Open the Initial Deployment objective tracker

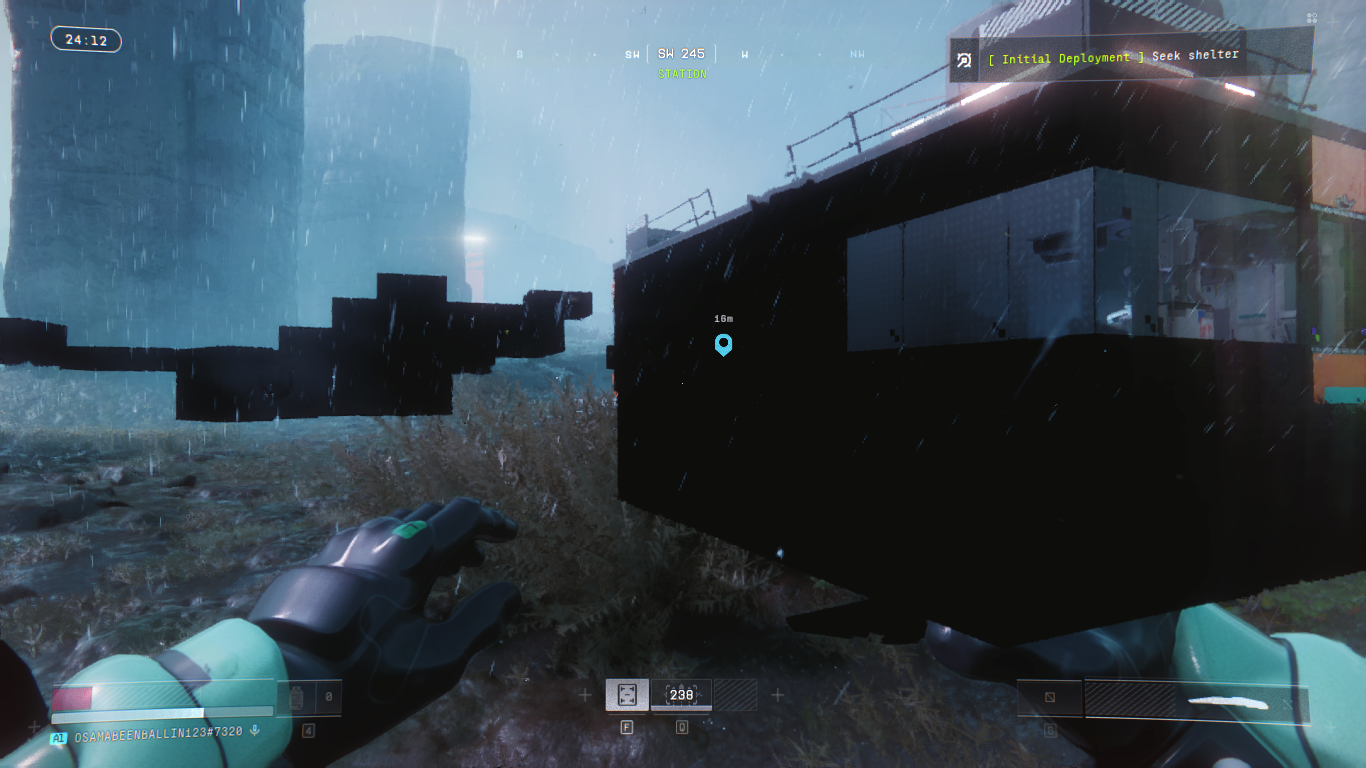[x=1130, y=58]
